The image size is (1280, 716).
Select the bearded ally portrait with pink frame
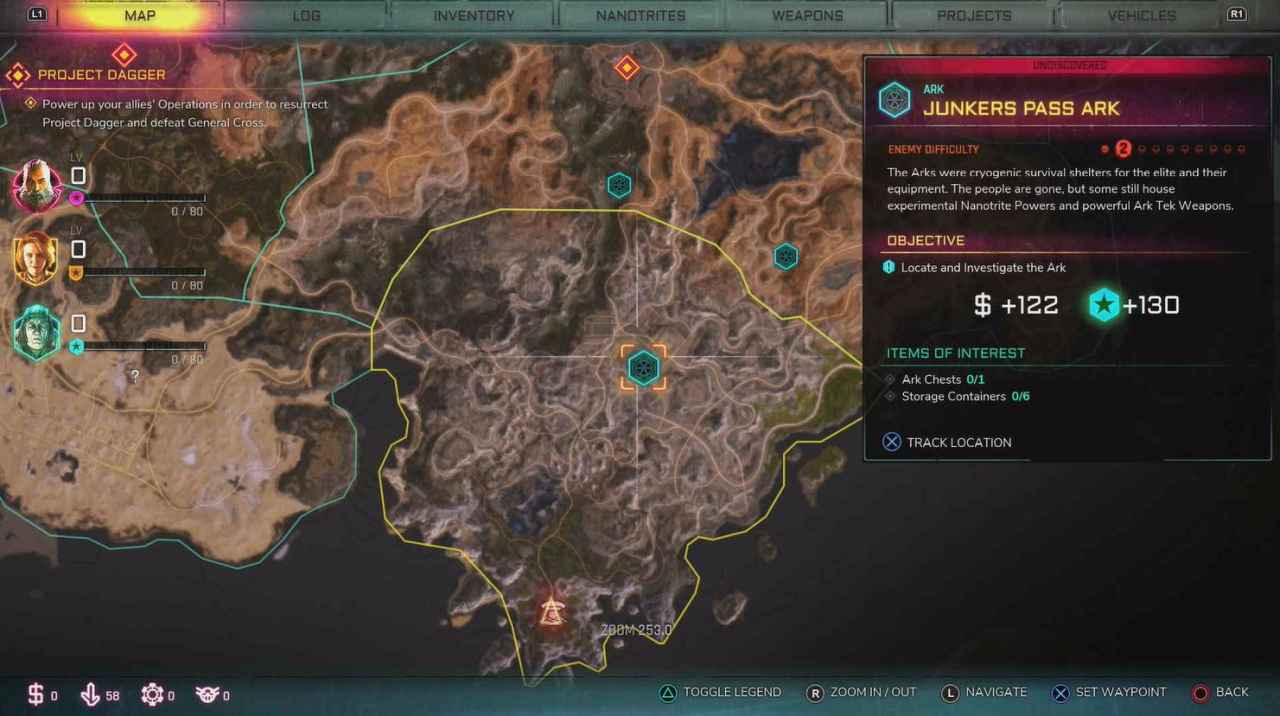37,185
